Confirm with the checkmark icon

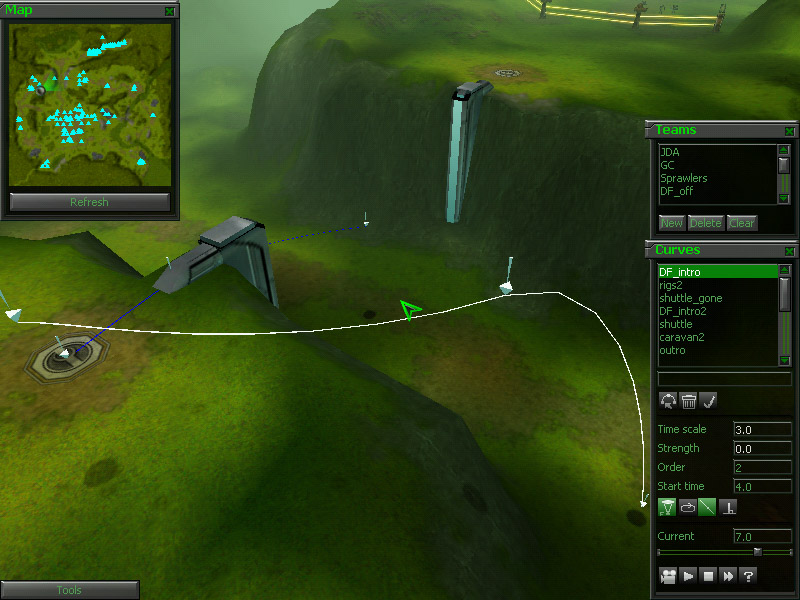point(709,401)
